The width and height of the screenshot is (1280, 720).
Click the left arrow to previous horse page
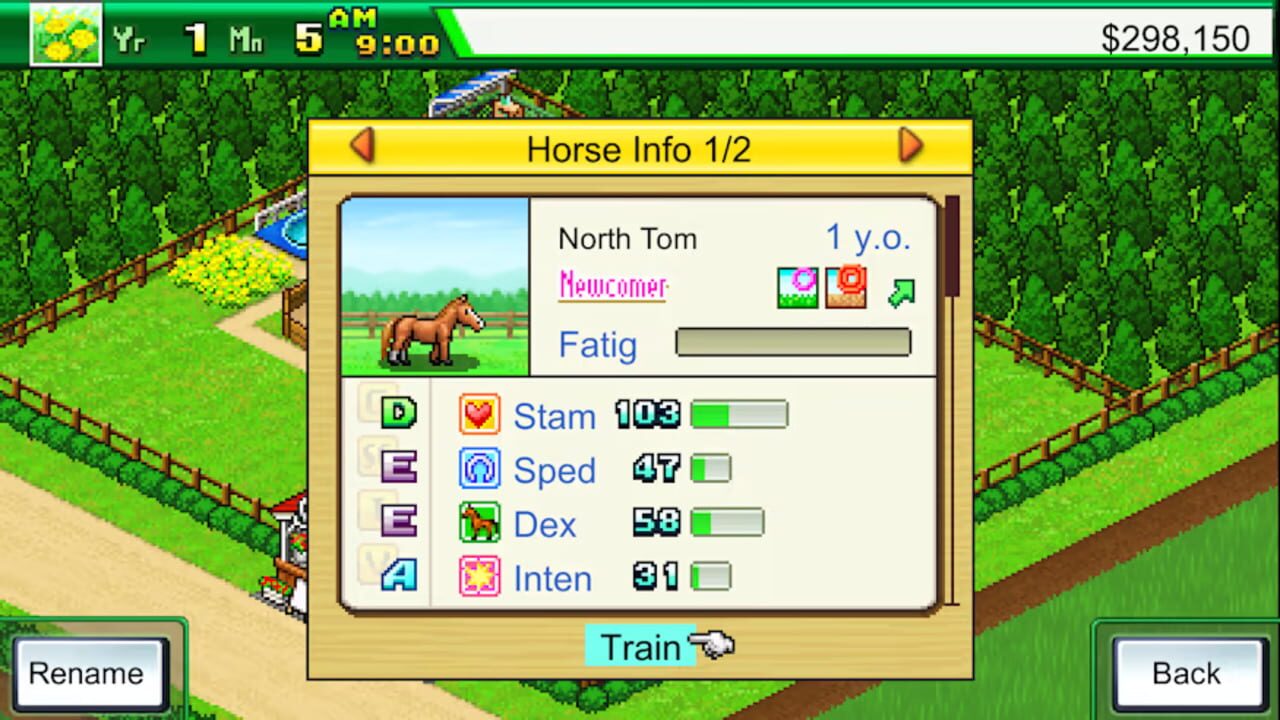click(x=364, y=146)
